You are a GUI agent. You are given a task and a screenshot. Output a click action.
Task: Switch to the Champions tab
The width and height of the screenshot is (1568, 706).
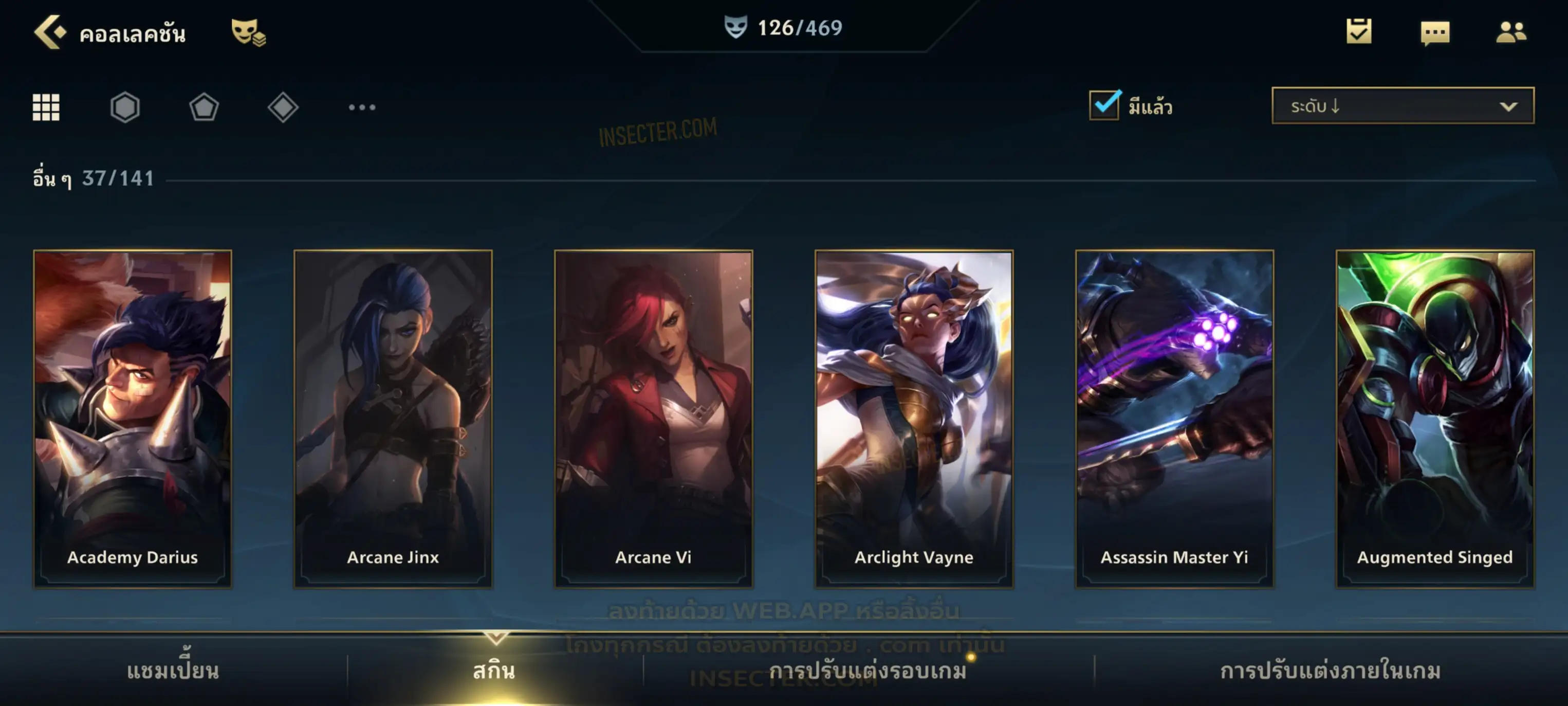coord(173,671)
